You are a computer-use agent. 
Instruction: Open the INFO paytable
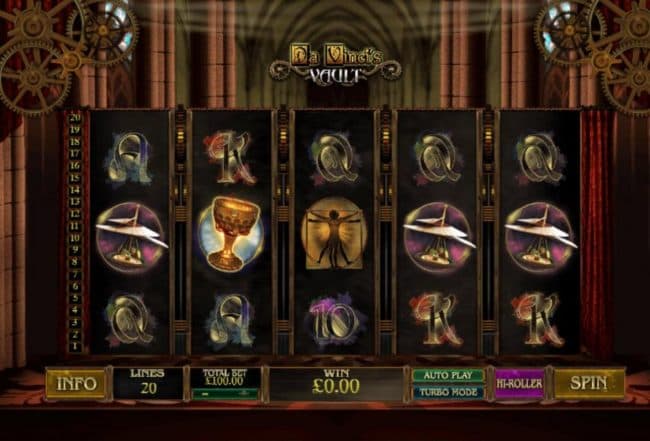[x=75, y=383]
